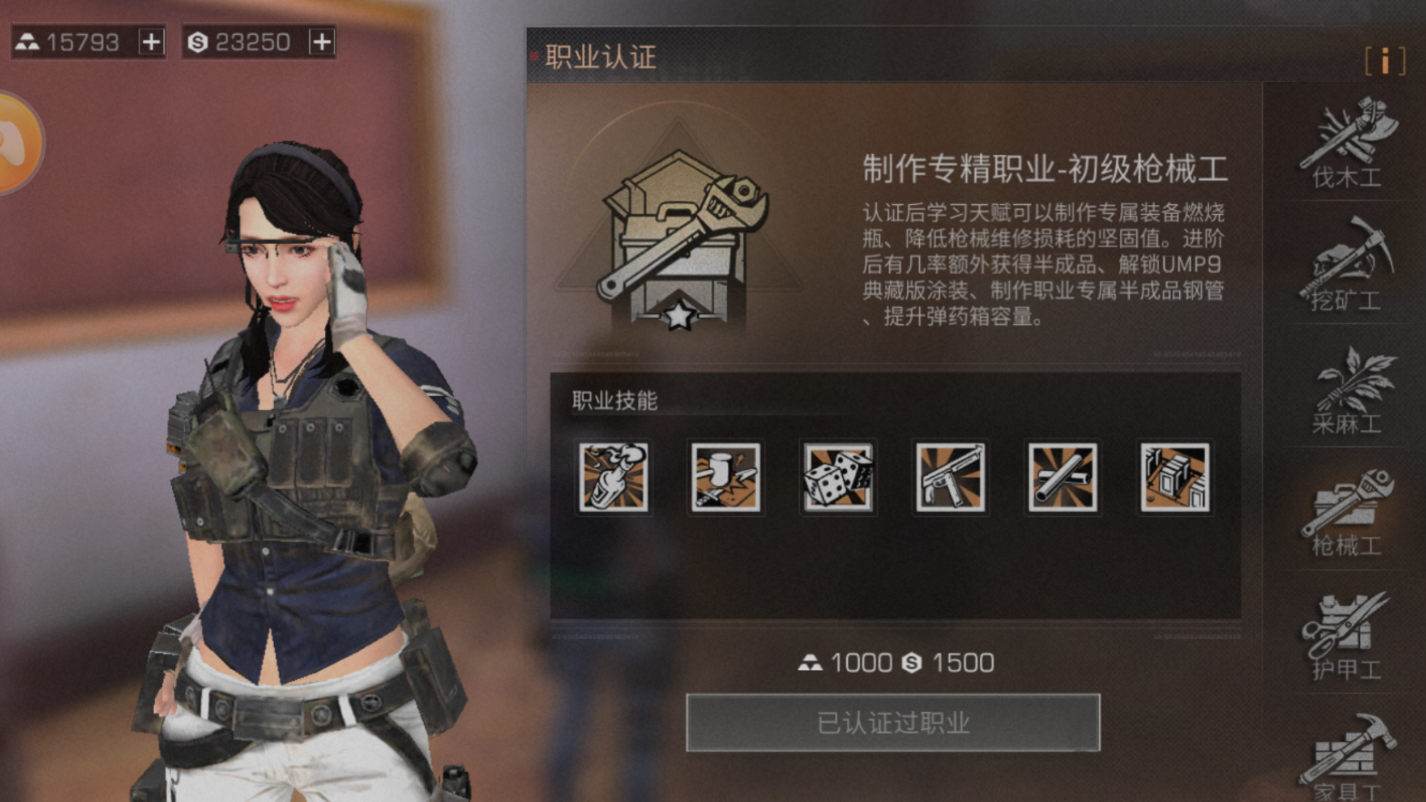Image resolution: width=1426 pixels, height=802 pixels.
Task: Select the hammer repair skill icon
Action: coord(726,479)
